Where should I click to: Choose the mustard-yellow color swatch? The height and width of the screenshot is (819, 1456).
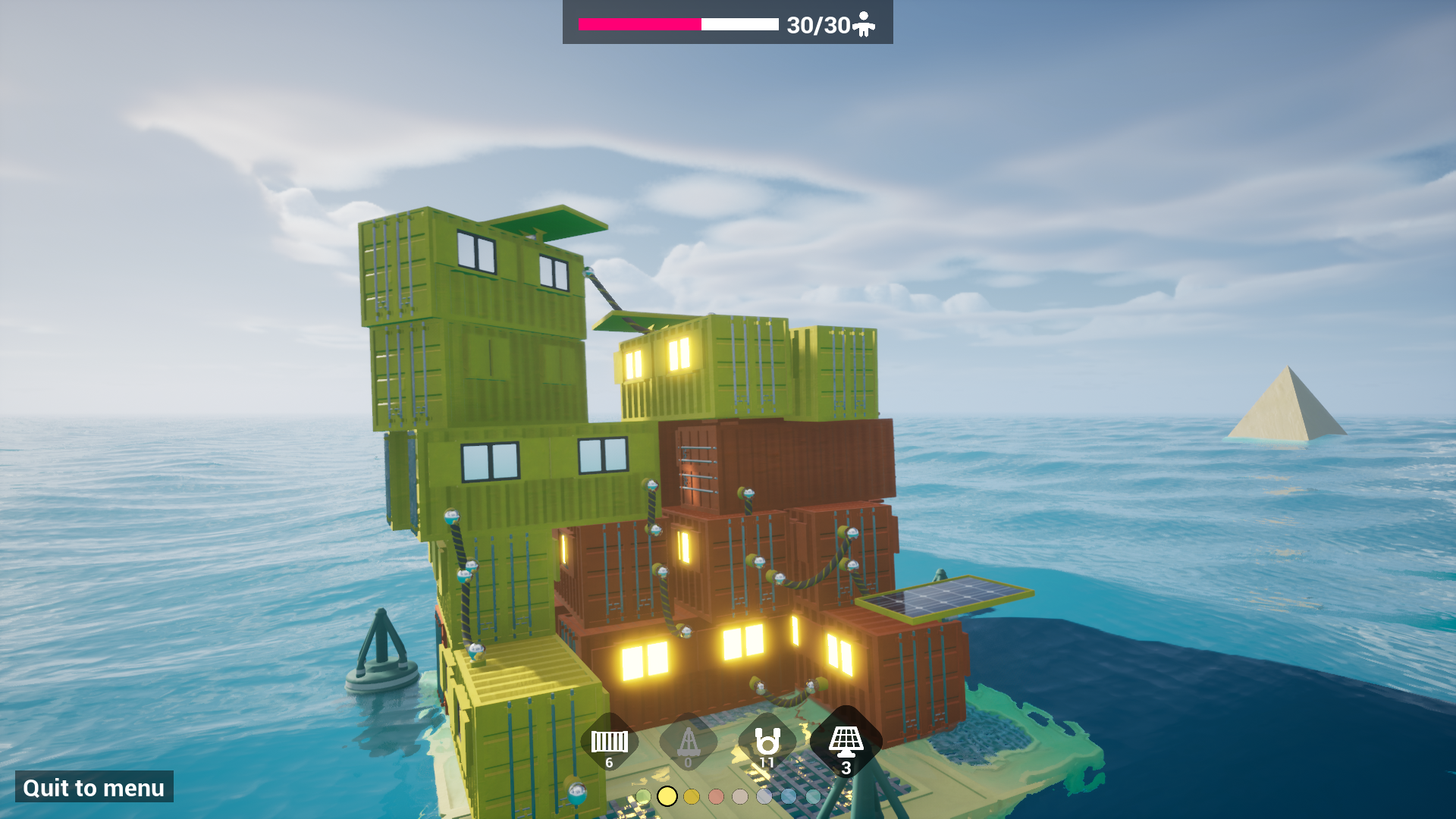(692, 796)
